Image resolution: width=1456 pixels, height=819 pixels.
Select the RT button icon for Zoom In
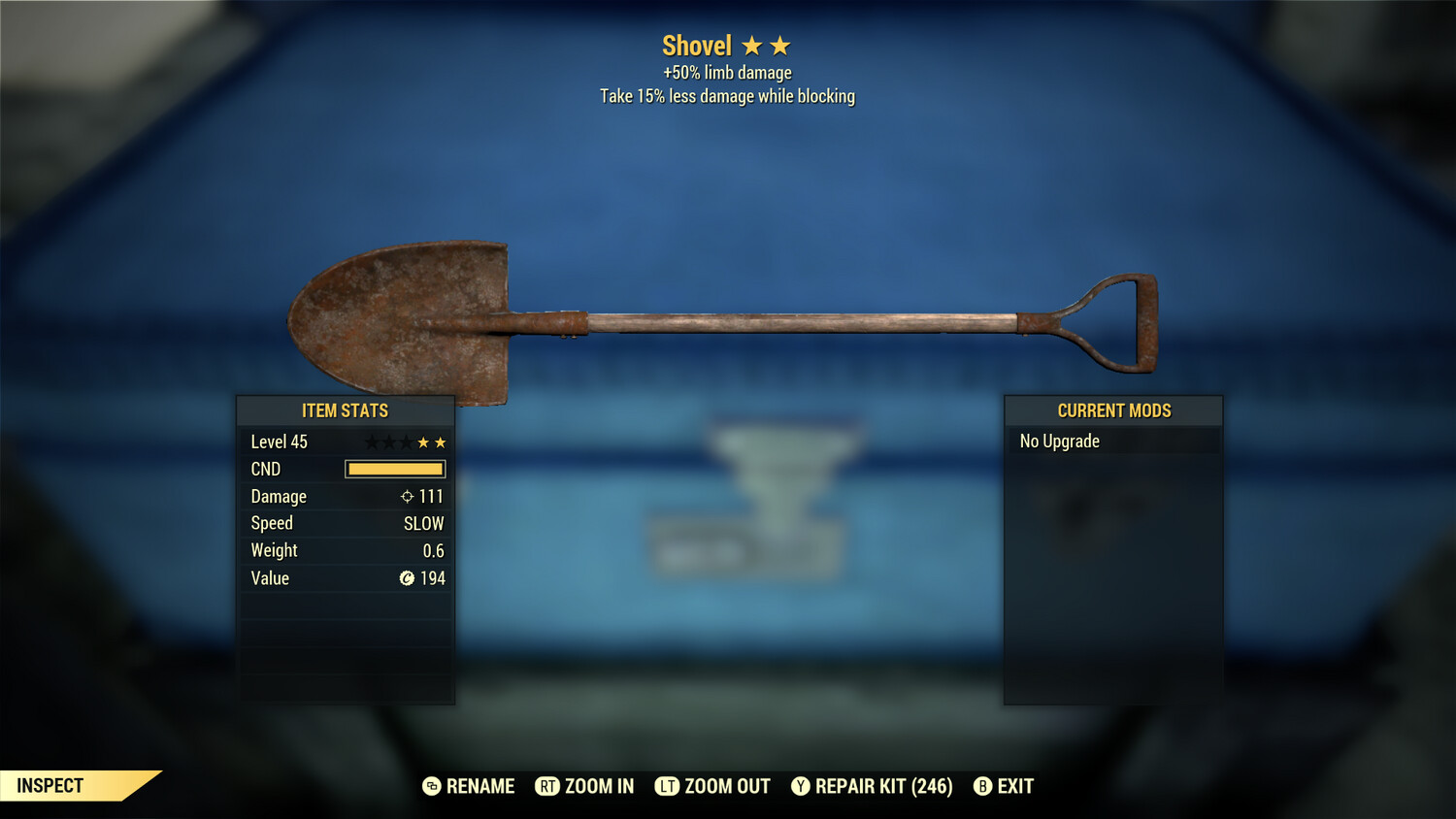click(546, 786)
